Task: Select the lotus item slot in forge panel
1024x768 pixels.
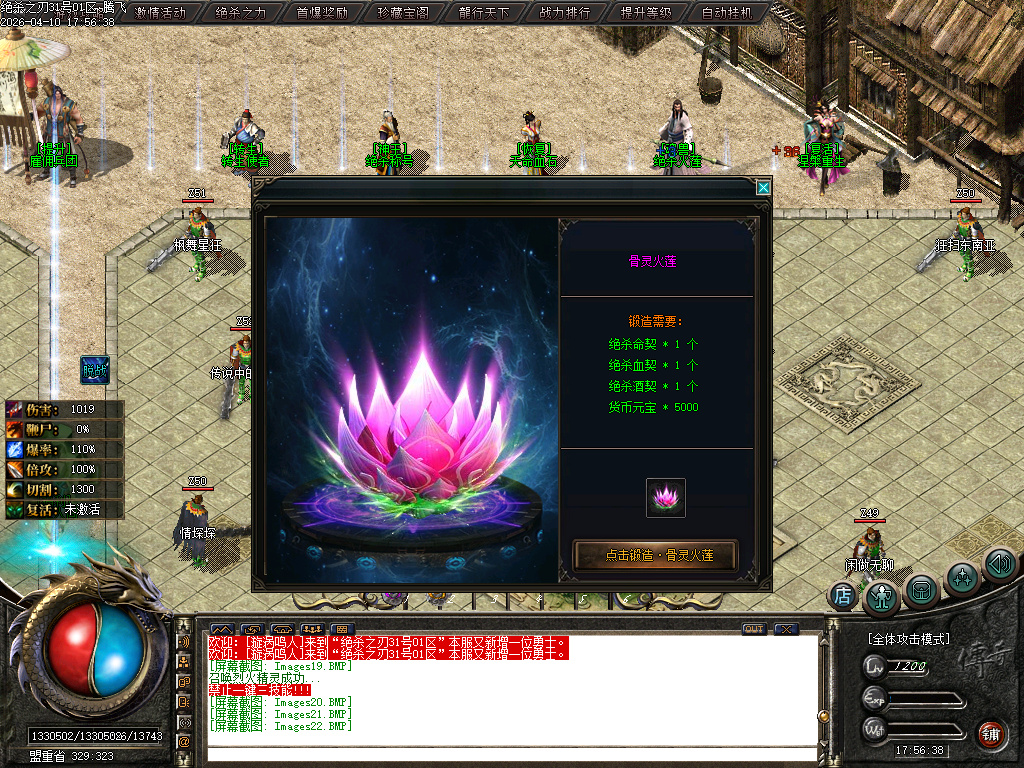Action: [x=666, y=498]
